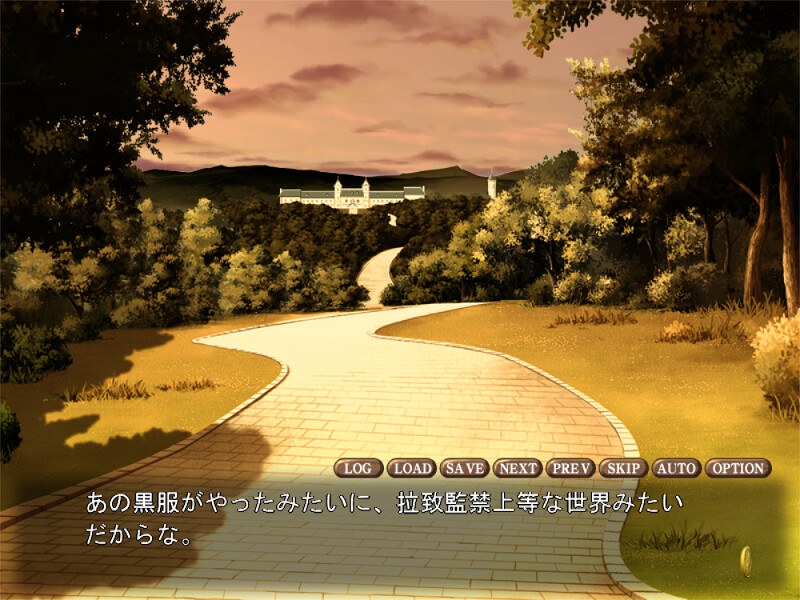Open the SAVE menu
Image resolution: width=800 pixels, height=600 pixels.
464,468
